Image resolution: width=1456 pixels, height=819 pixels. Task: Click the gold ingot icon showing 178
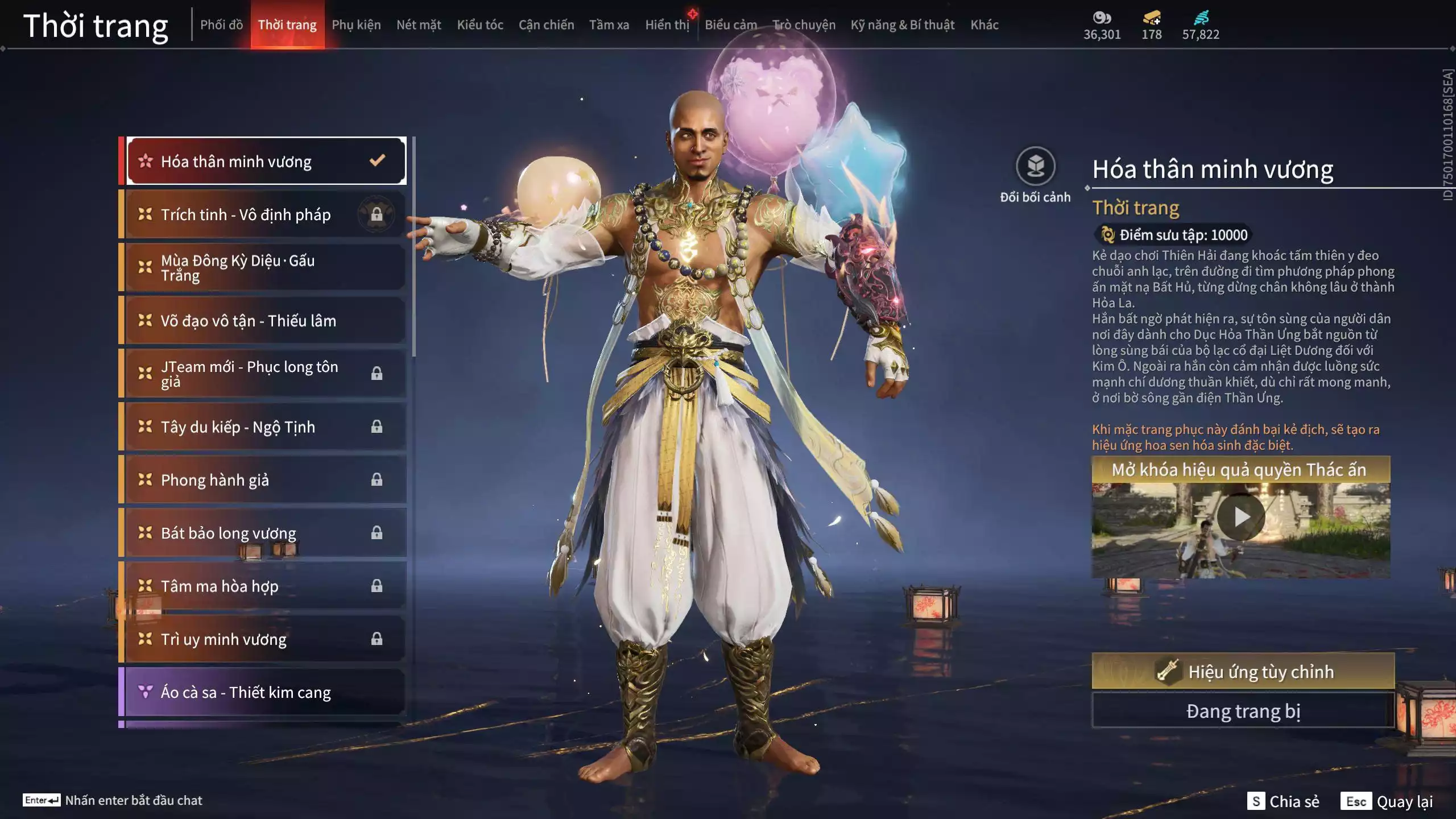(1150, 18)
